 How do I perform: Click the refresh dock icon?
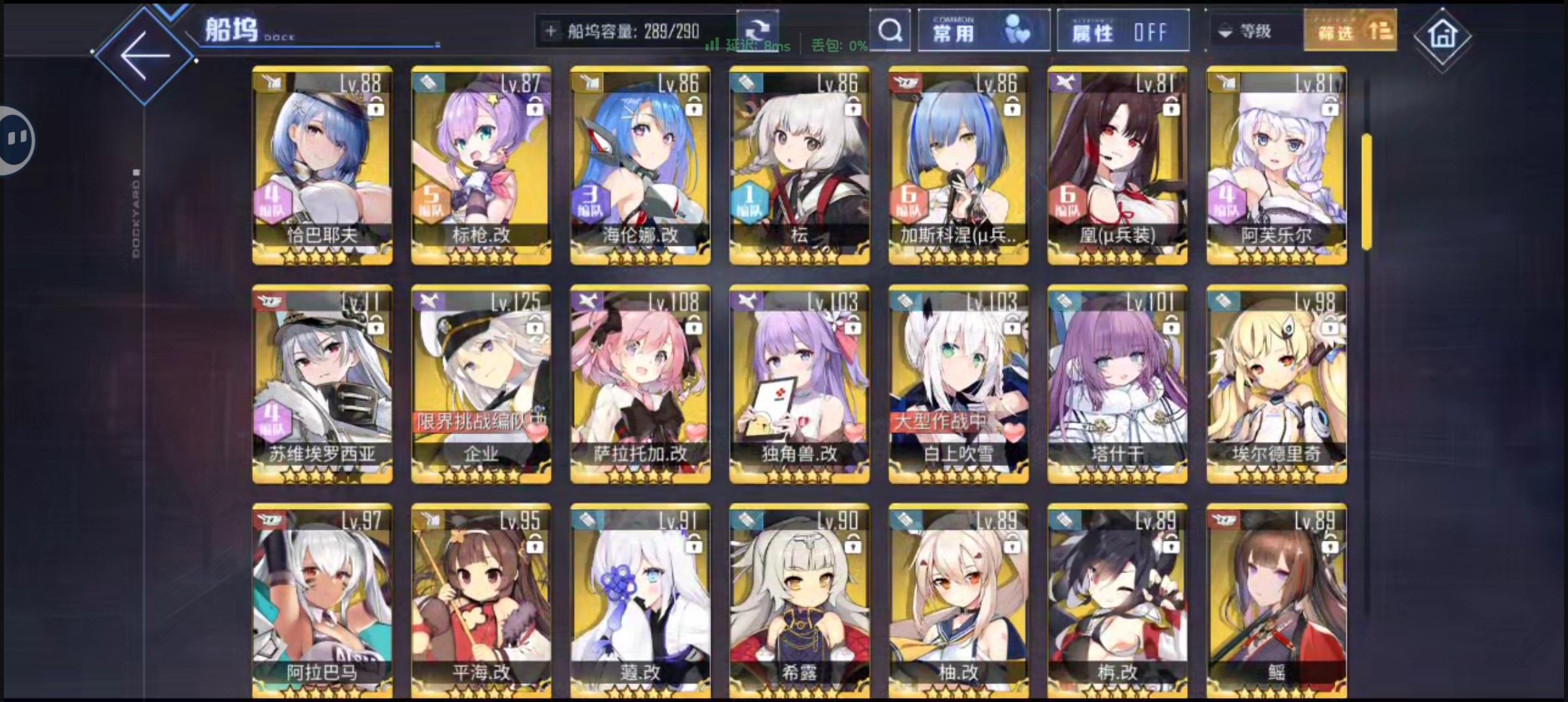point(758,30)
